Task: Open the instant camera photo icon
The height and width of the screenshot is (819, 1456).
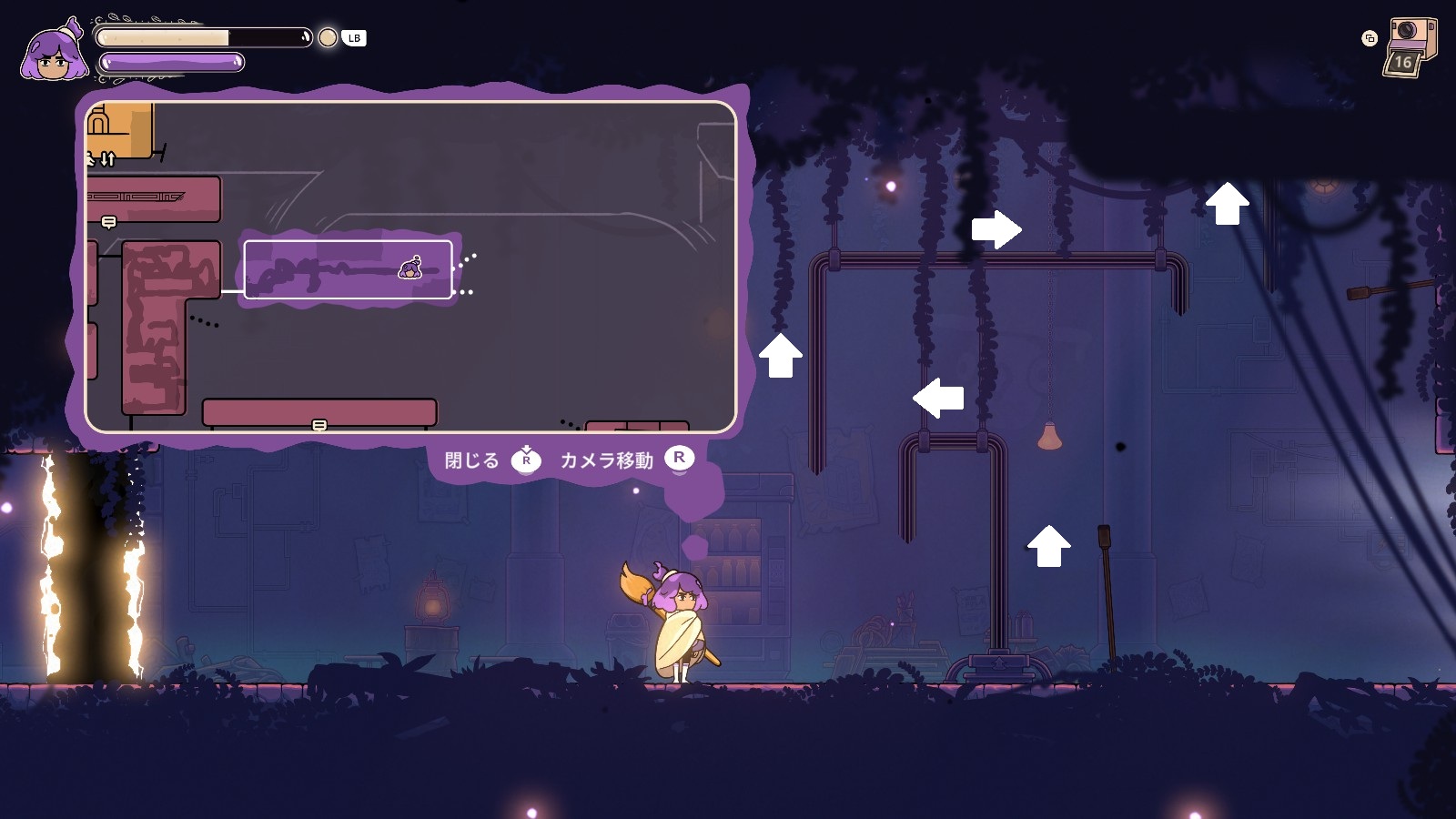Action: [1409, 45]
